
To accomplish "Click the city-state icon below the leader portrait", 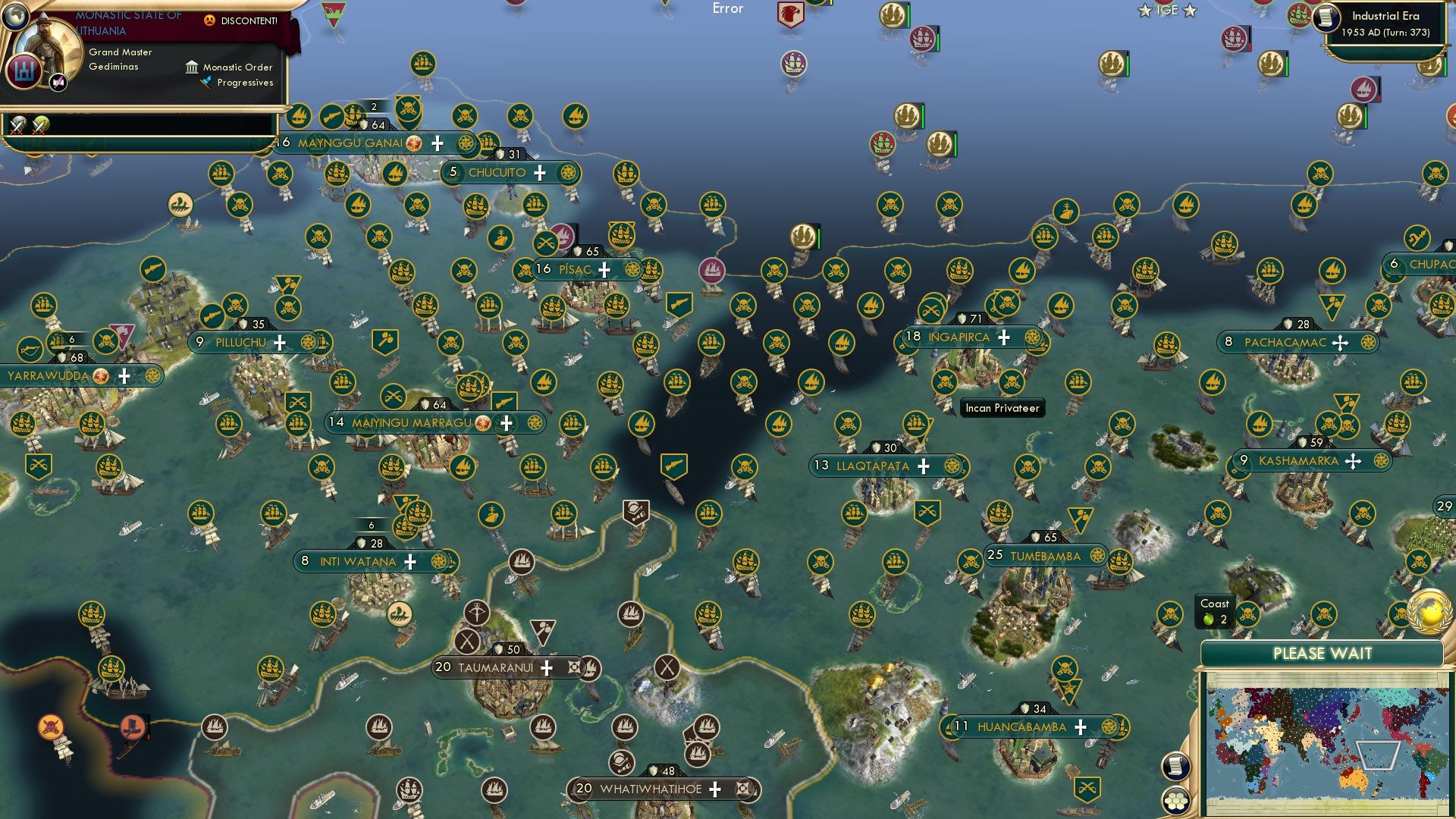I will (x=25, y=70).
